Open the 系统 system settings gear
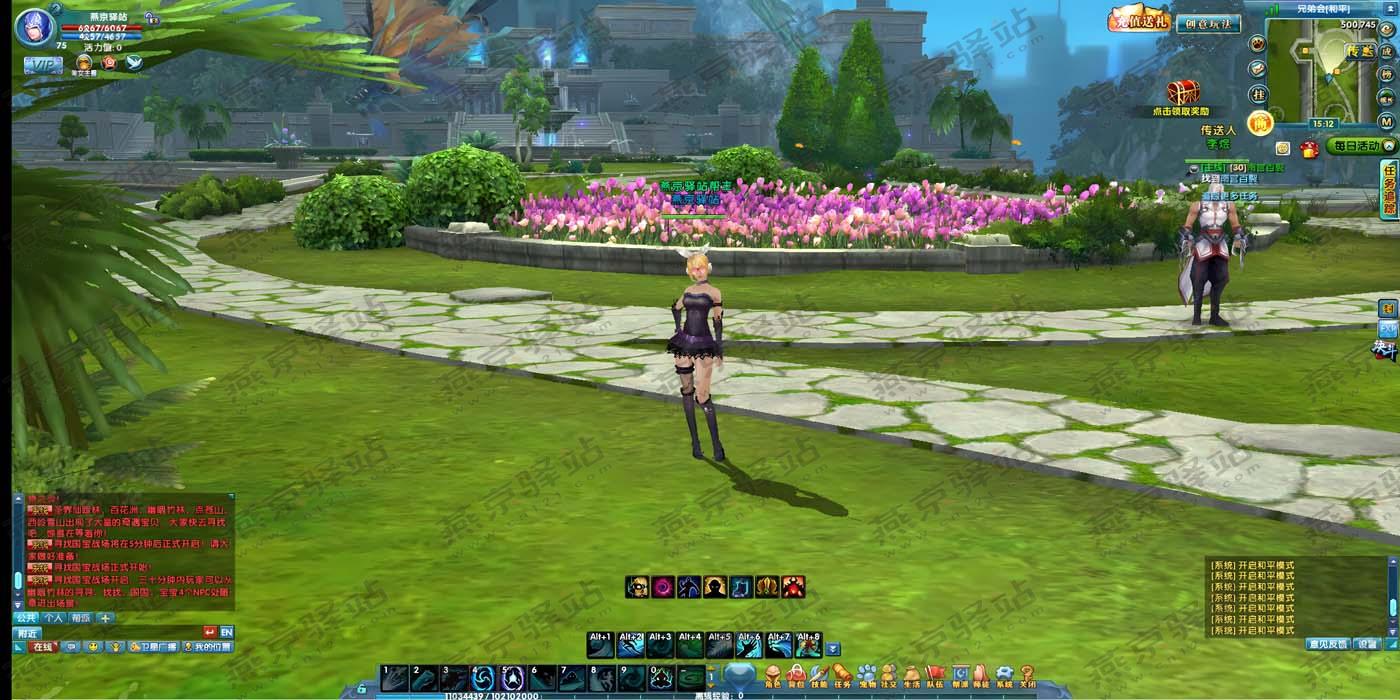This screenshot has width=1400, height=700. 1004,676
